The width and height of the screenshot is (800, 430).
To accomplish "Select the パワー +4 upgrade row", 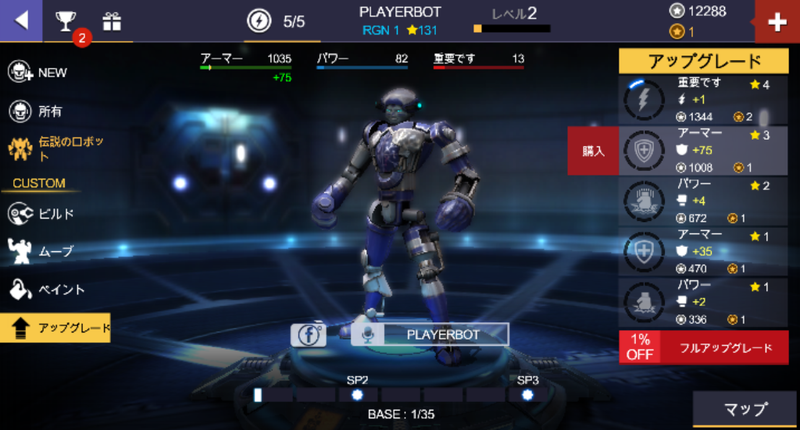I will click(703, 201).
